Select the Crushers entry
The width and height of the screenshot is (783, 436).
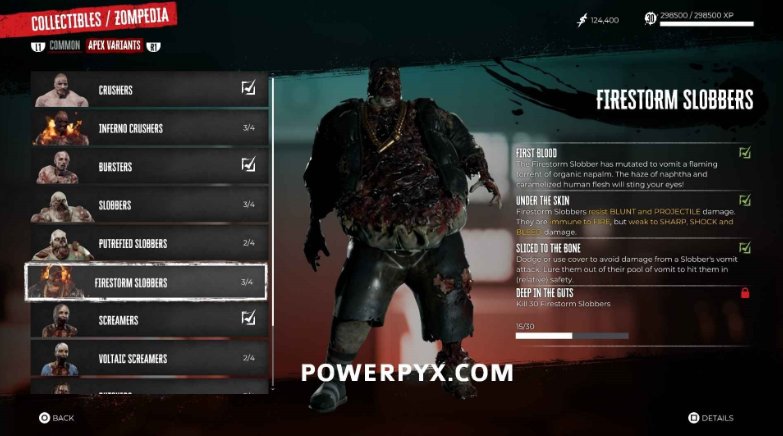pyautogui.click(x=148, y=90)
